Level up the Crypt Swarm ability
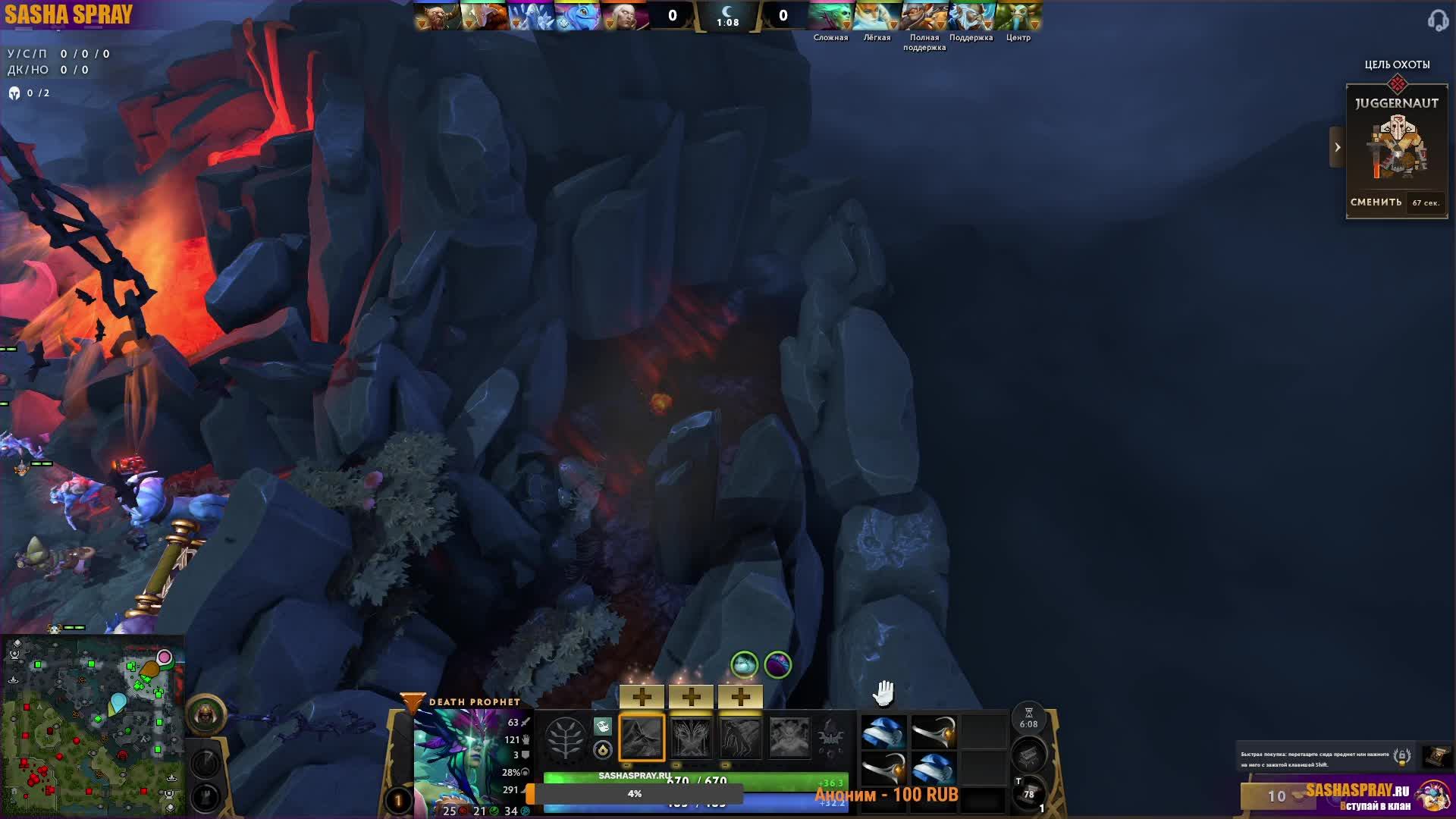This screenshot has height=819, width=1456. point(642,696)
